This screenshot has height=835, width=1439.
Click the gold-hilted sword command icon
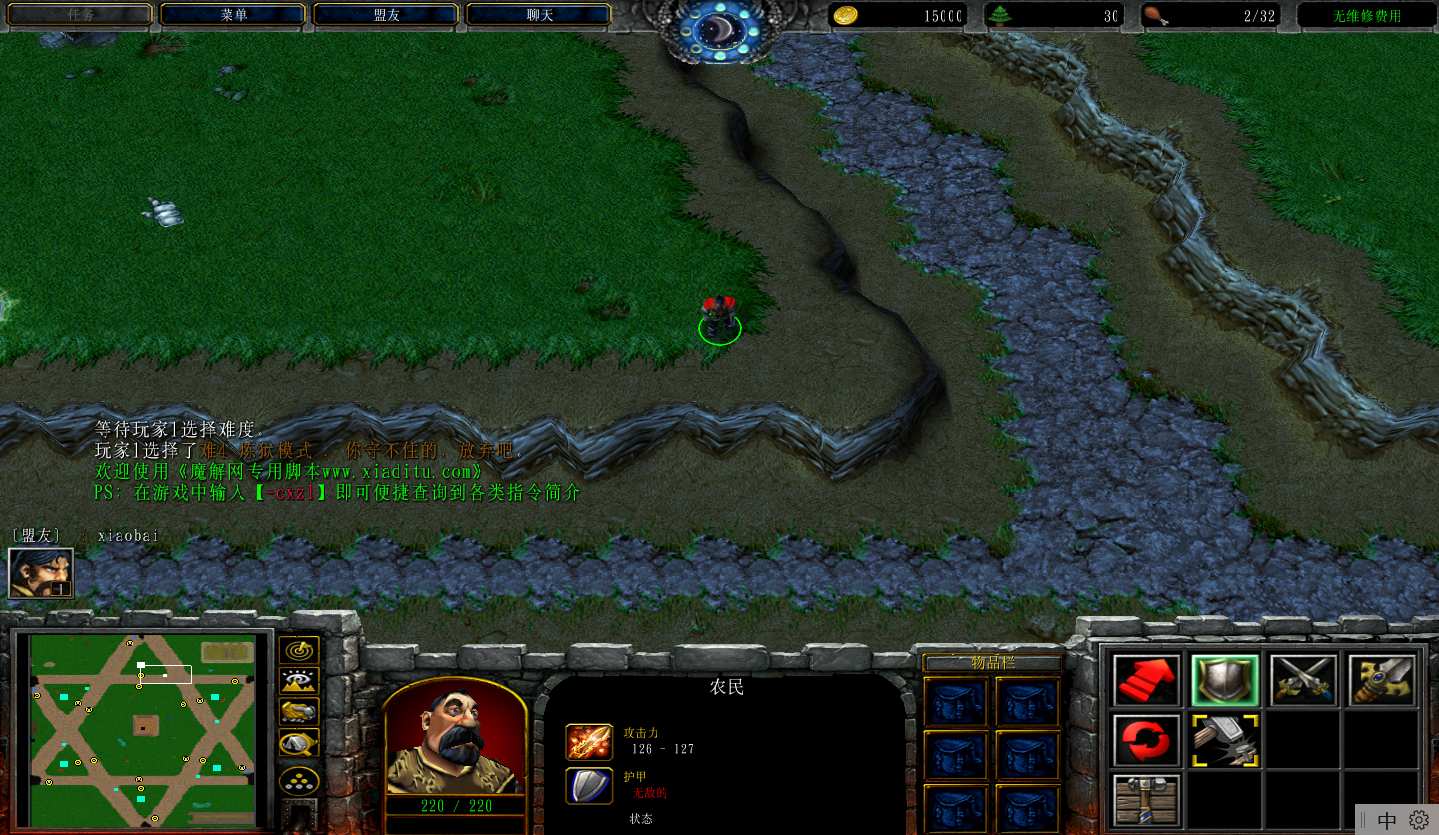click(1382, 681)
